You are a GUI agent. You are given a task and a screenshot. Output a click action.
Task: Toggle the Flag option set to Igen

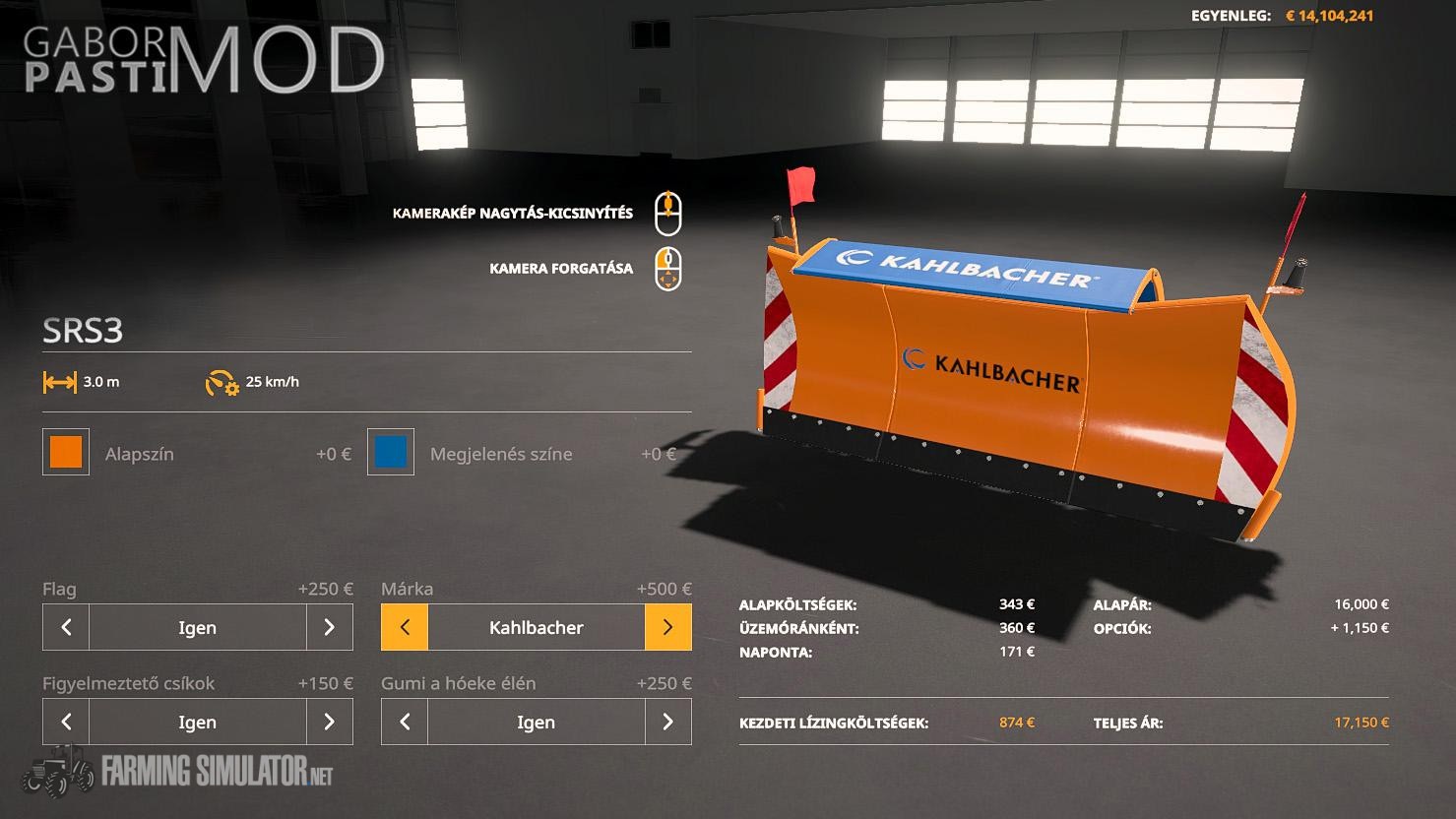point(197,627)
